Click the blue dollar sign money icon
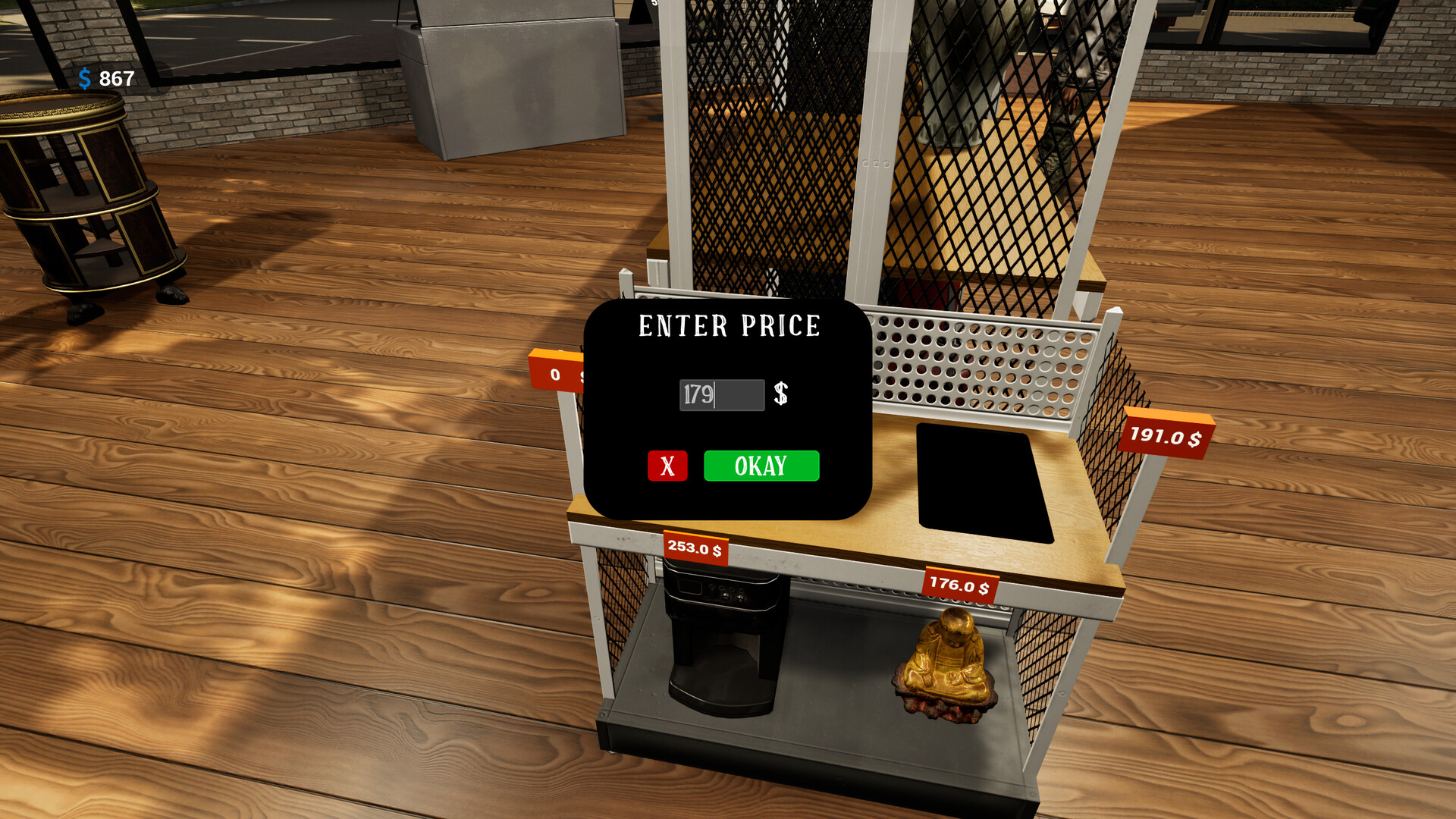Screen dimensions: 1456x819 click(x=86, y=77)
